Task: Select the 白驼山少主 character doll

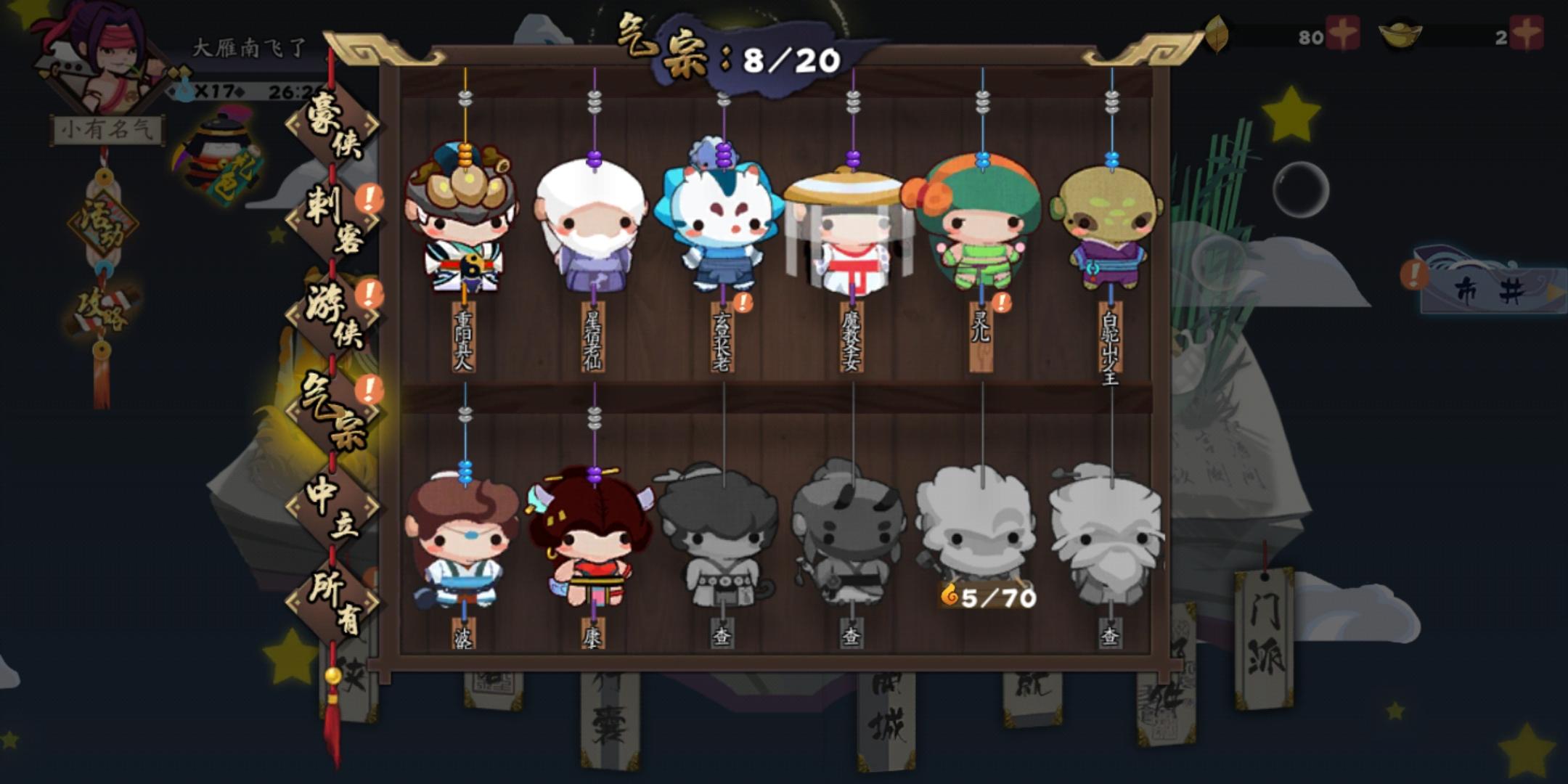Action: 1111,232
